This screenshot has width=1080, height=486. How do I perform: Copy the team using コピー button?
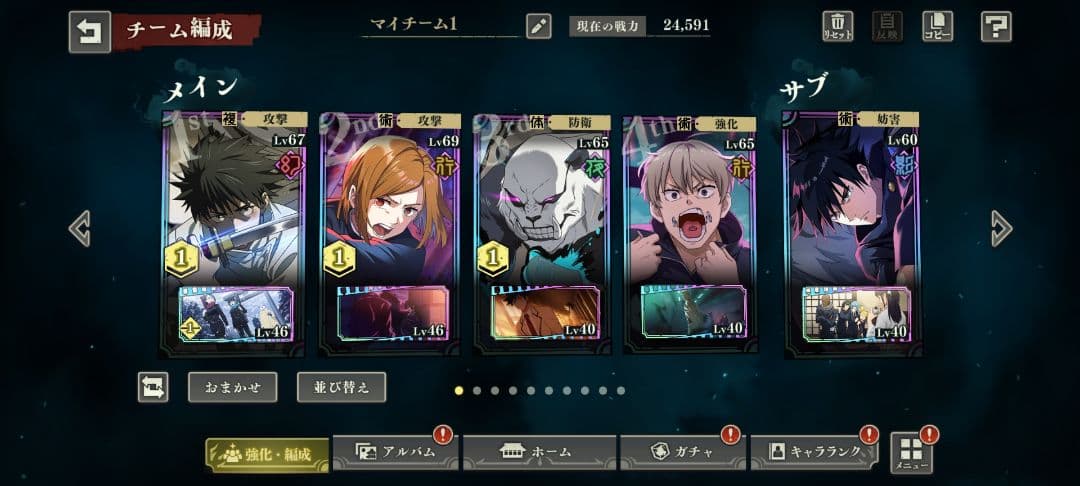tap(937, 26)
